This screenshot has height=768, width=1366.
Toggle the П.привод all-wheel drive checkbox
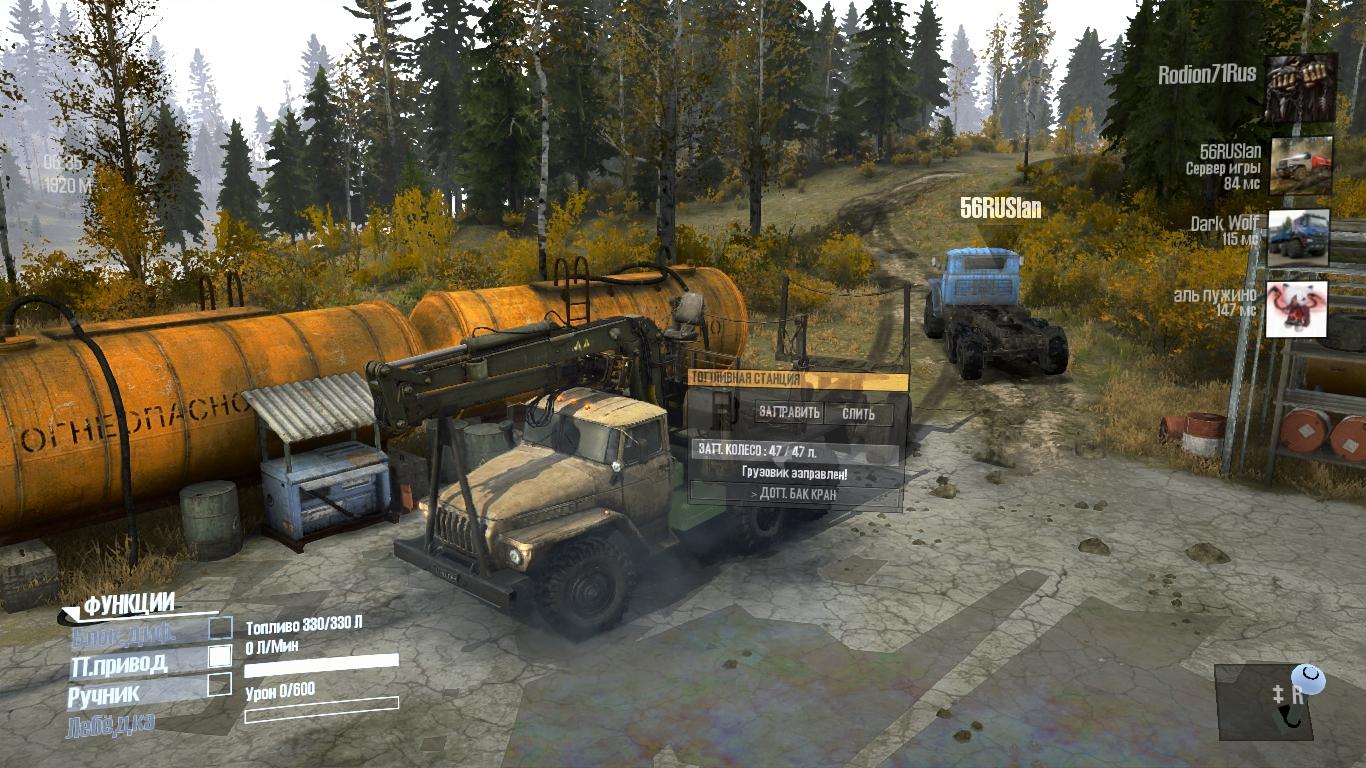pyautogui.click(x=220, y=657)
